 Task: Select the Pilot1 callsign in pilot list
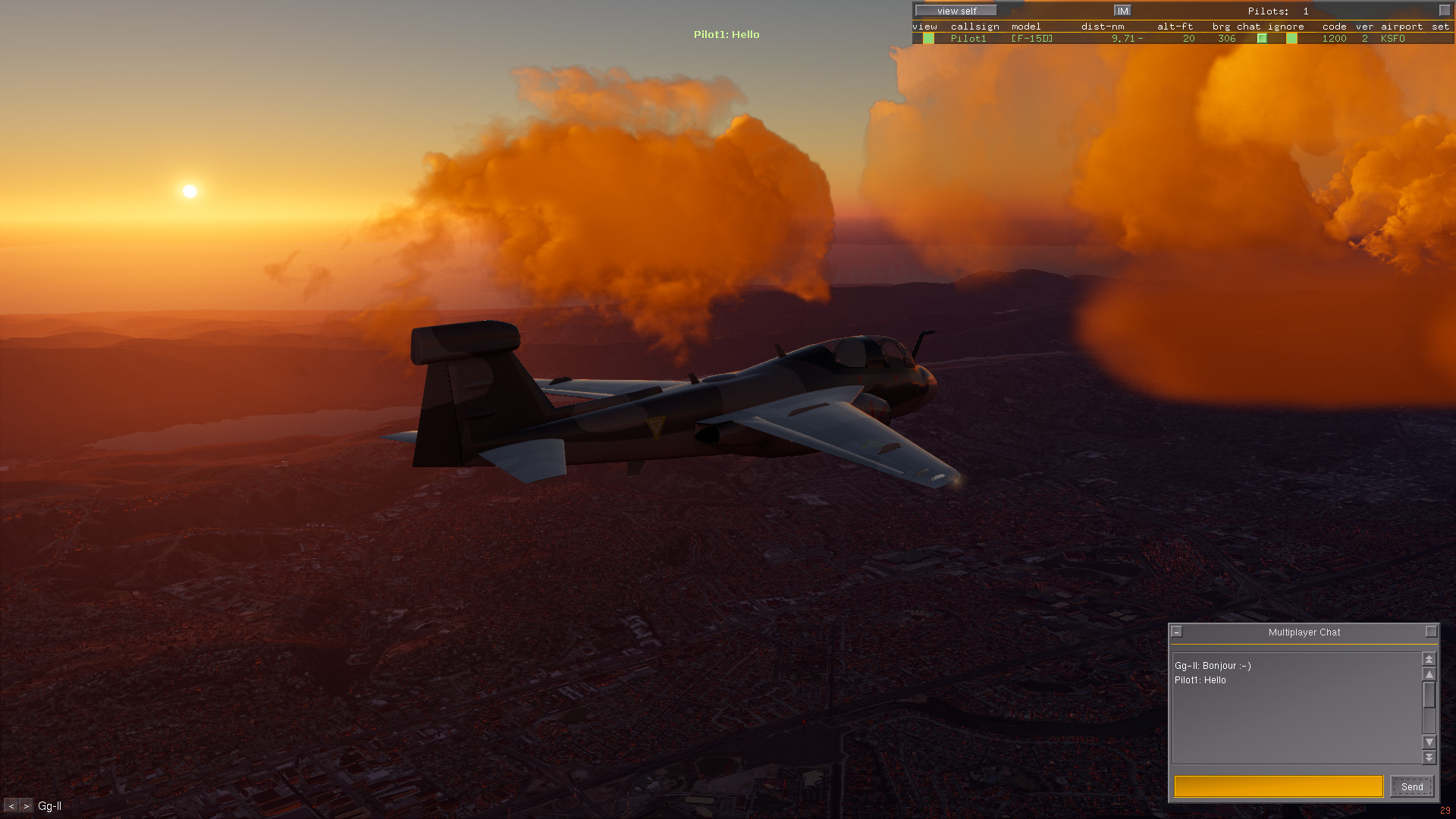click(x=968, y=39)
